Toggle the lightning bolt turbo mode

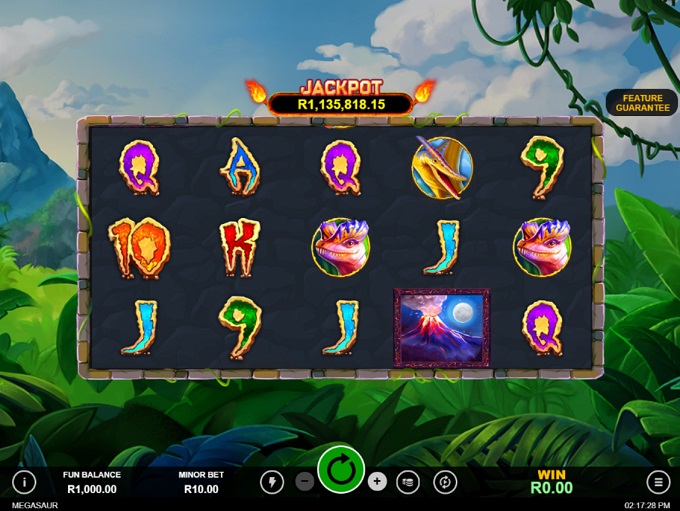[272, 482]
